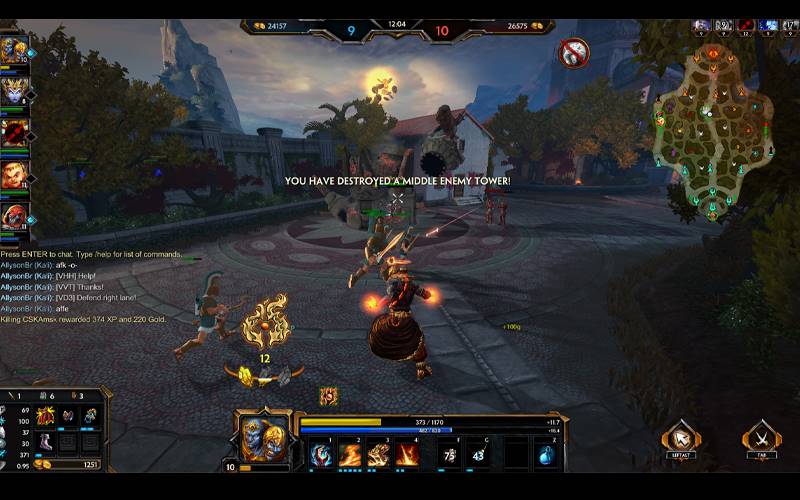Select the red winged item in inventory
Viewport: 800px width, 500px height.
(45, 415)
